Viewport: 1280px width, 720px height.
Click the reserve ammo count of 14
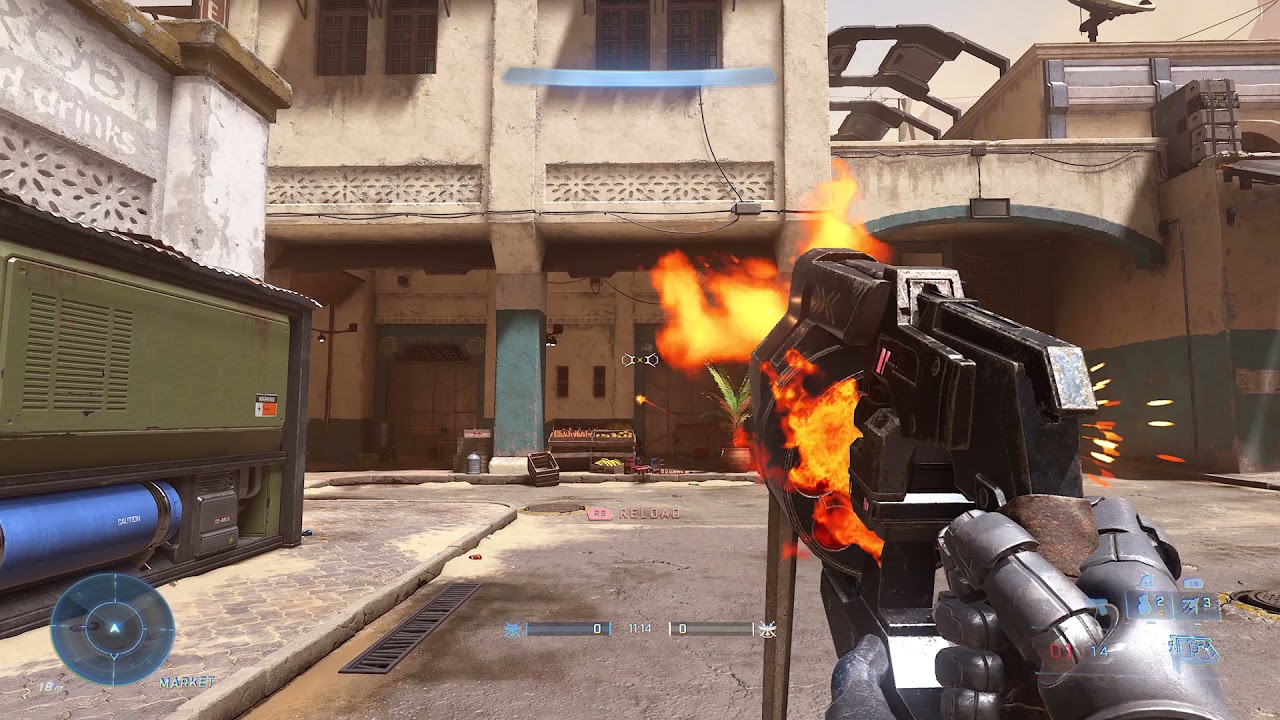click(1098, 651)
